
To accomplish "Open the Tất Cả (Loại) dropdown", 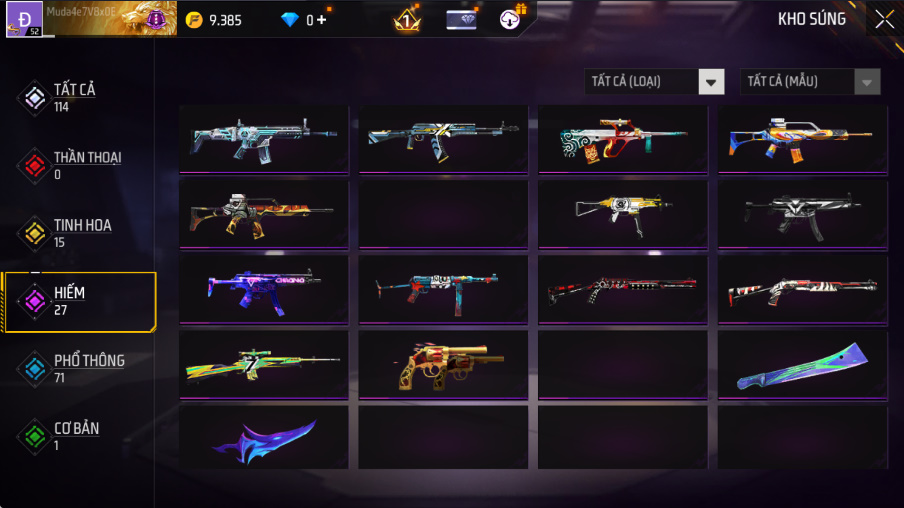I will pyautogui.click(x=654, y=82).
